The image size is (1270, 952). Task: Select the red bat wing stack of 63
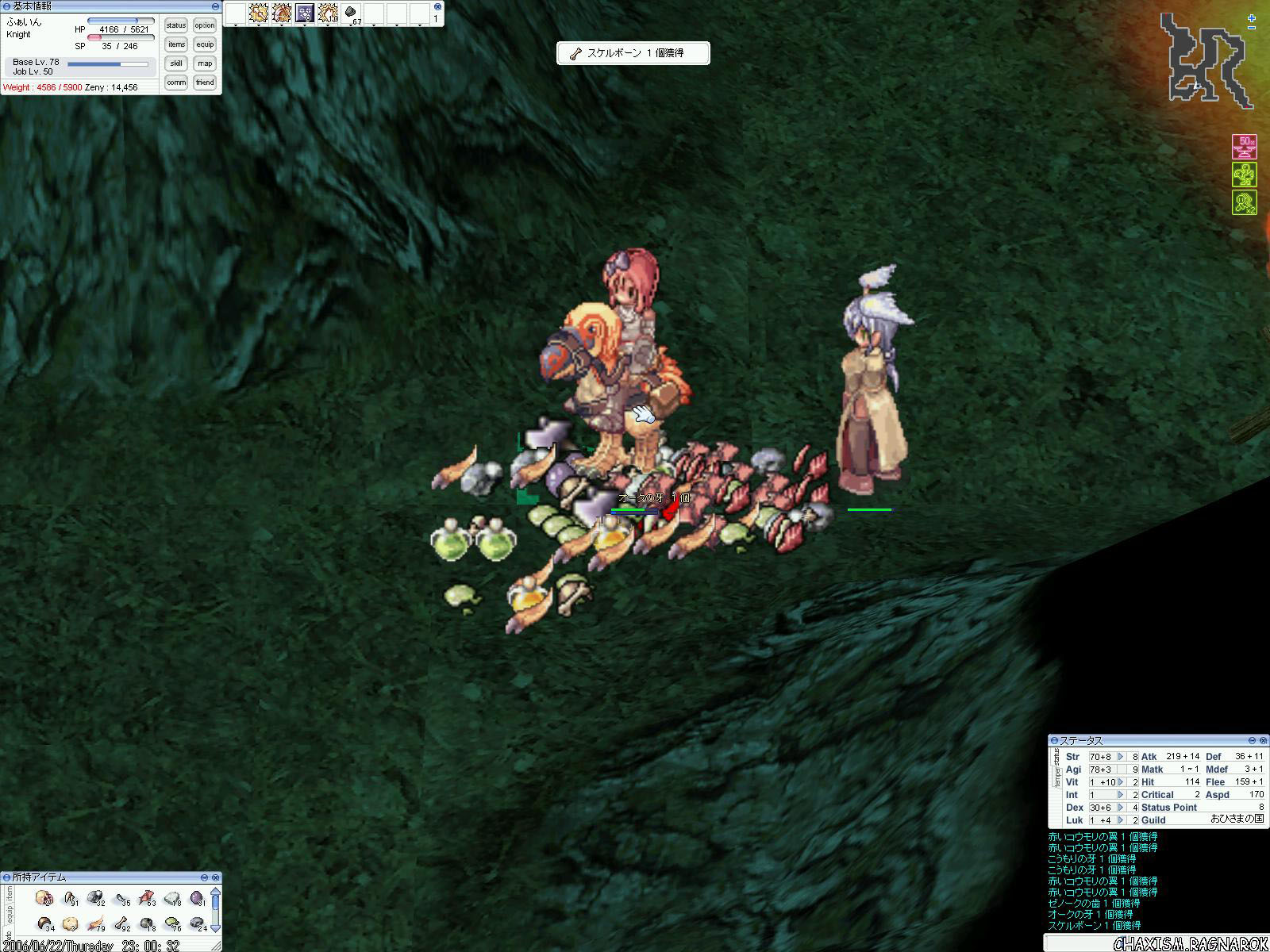pos(147,899)
